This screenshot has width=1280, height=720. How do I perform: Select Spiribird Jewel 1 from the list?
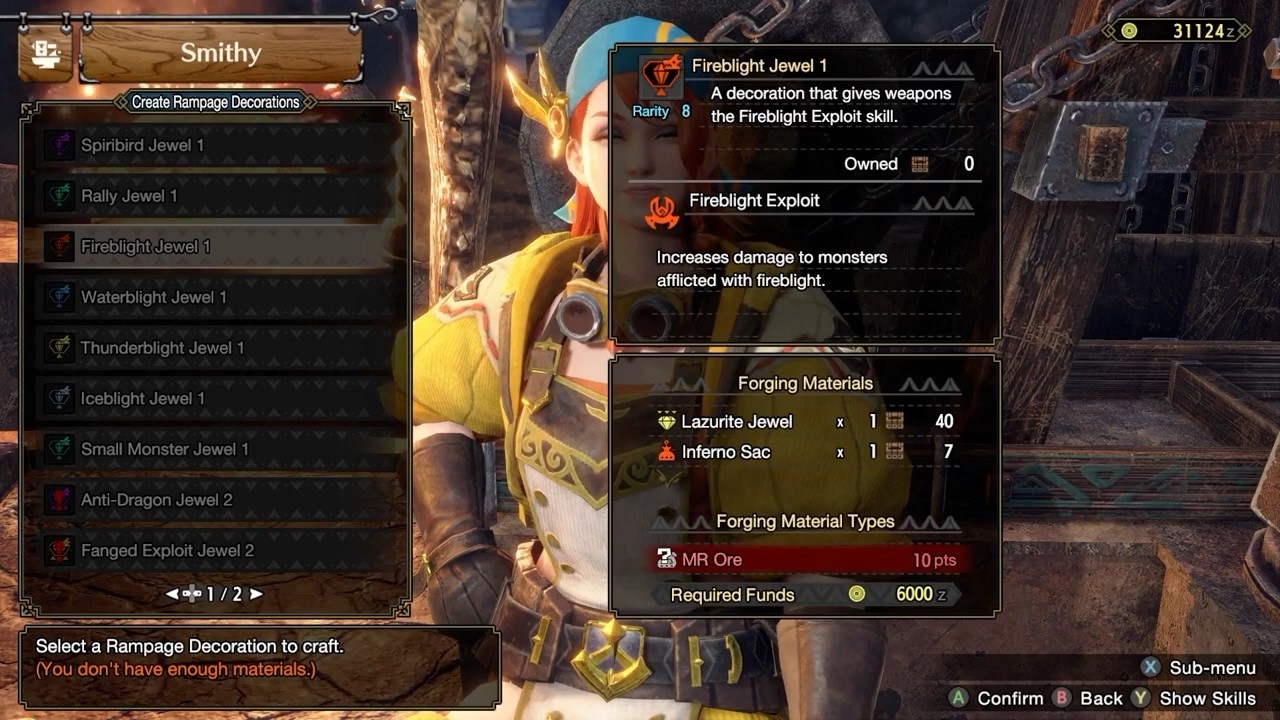point(142,145)
